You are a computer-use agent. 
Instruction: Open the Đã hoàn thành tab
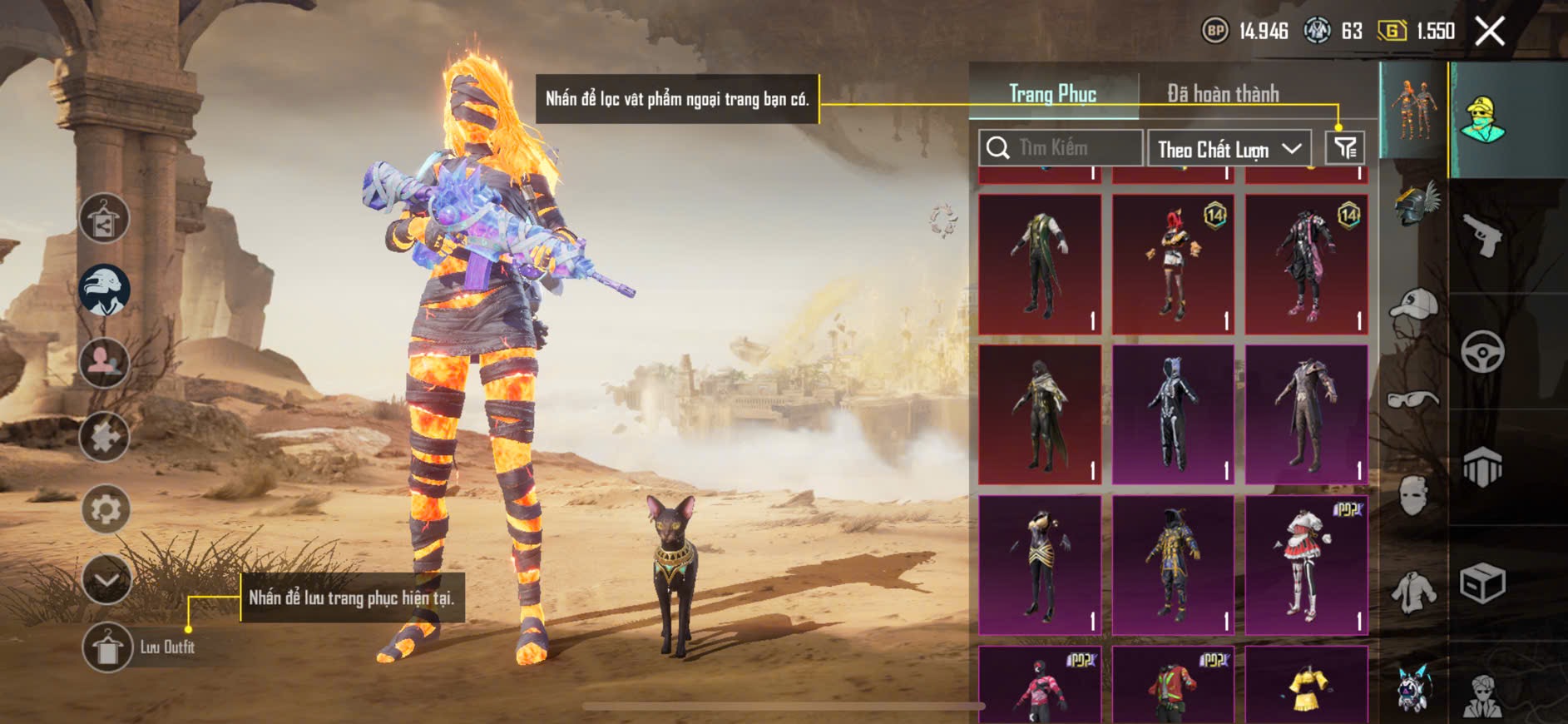pyautogui.click(x=1222, y=94)
